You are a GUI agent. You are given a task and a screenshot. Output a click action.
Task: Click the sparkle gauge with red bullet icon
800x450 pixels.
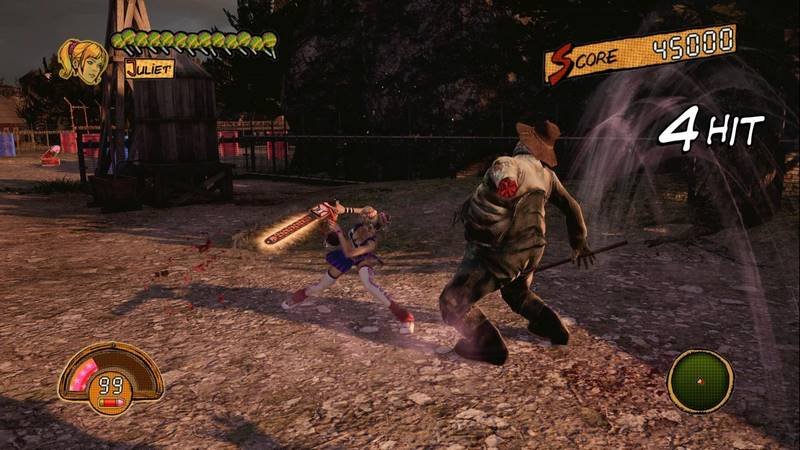[110, 378]
